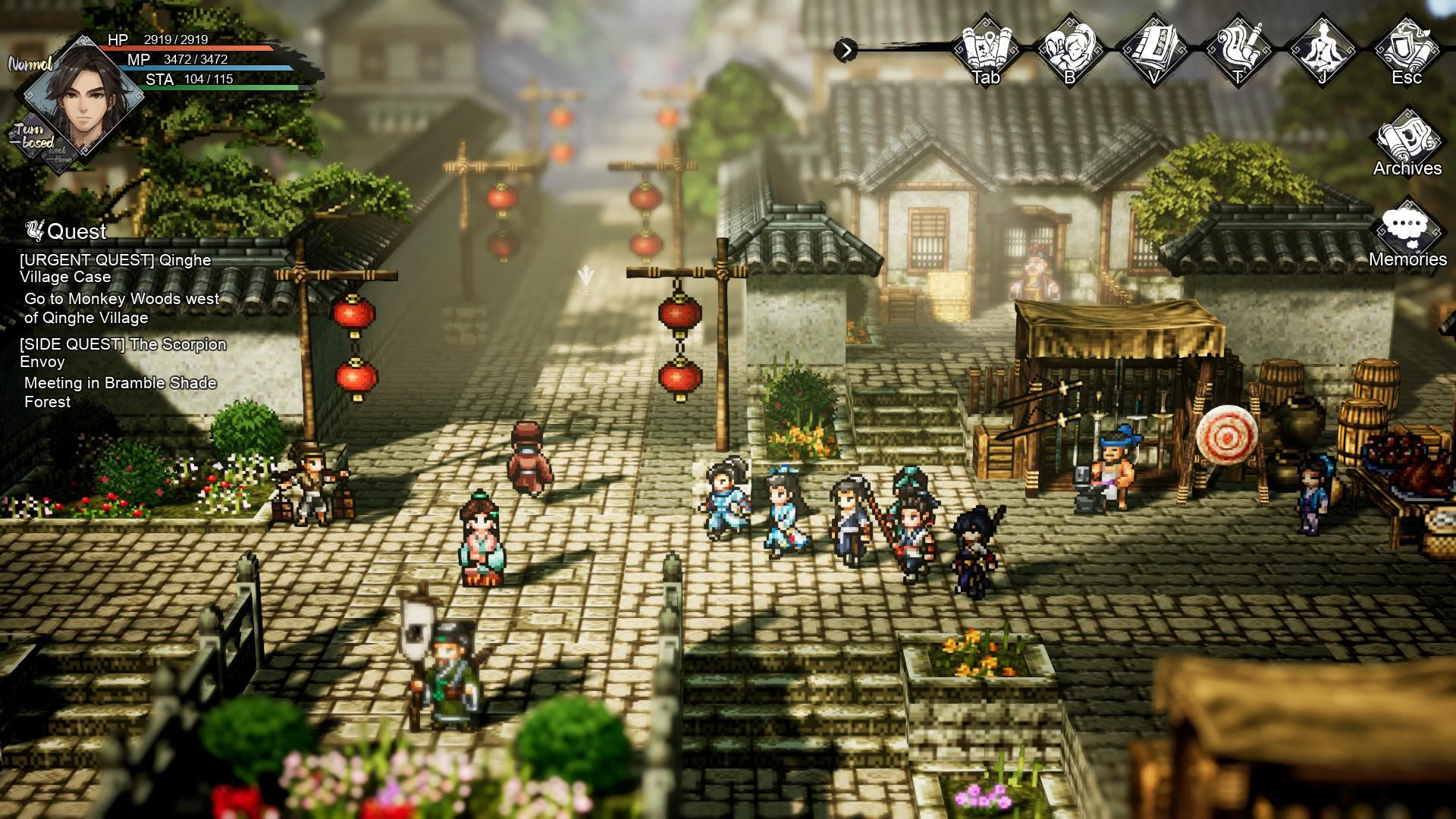1456x819 pixels.
Task: Select the Qinghe Village Case urgent quest
Action: 115,268
